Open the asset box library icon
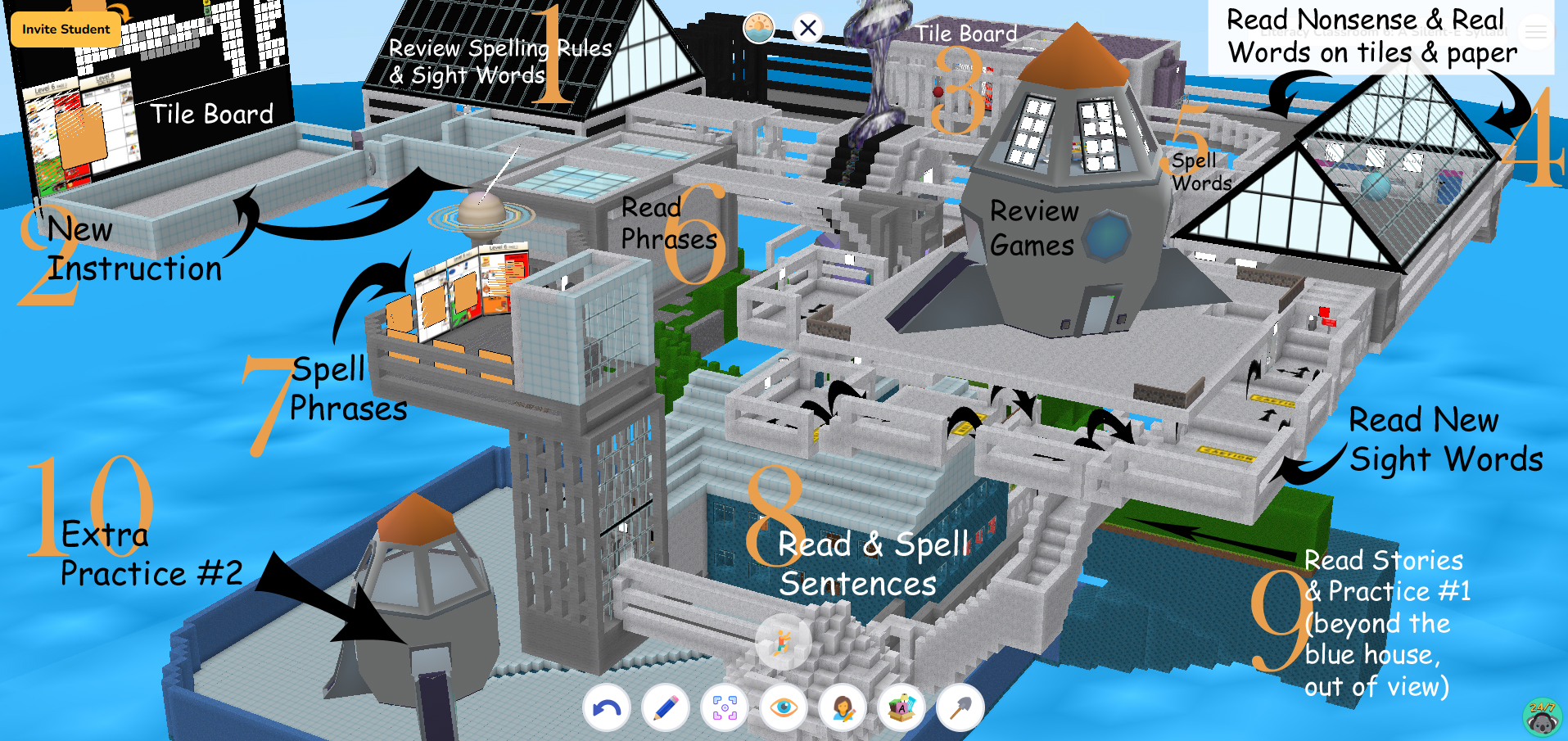 (x=901, y=707)
